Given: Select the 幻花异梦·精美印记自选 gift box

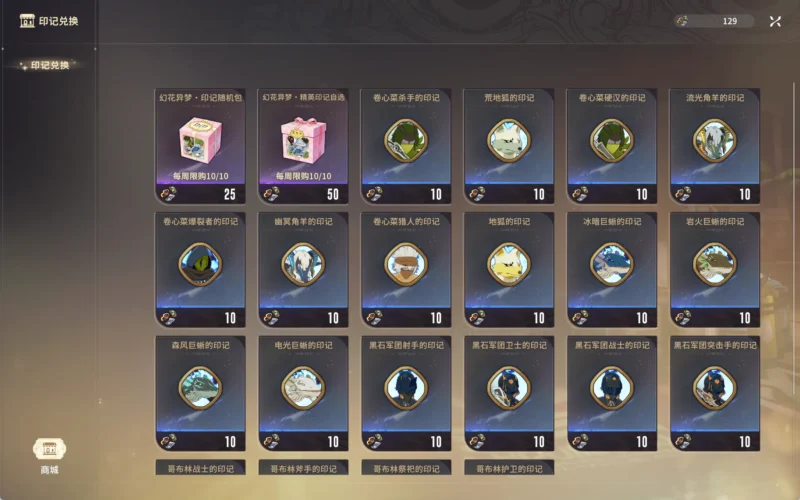Looking at the screenshot, I should (x=303, y=143).
